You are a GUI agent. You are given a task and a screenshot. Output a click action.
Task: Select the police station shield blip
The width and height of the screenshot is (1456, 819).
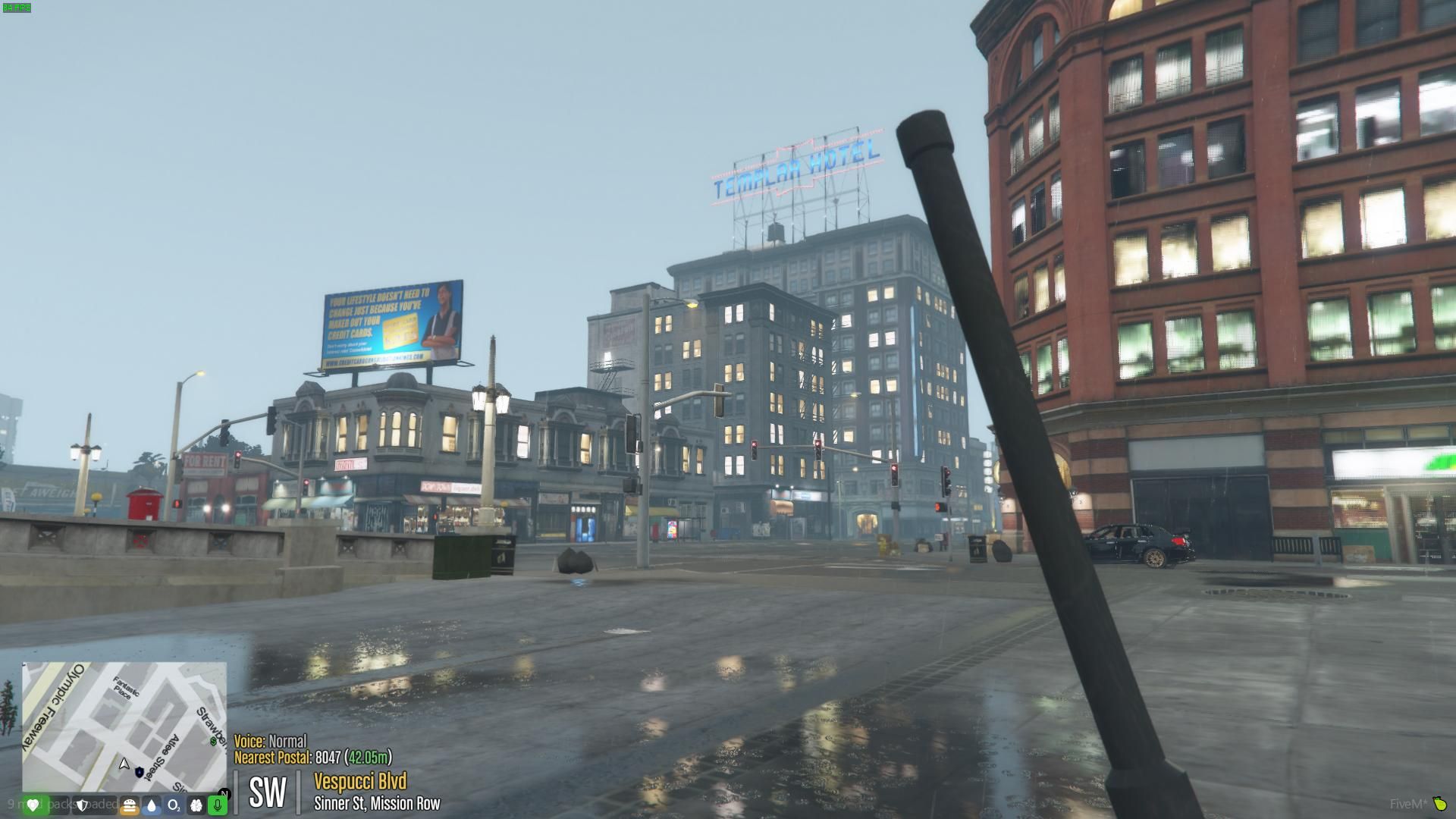click(x=139, y=772)
